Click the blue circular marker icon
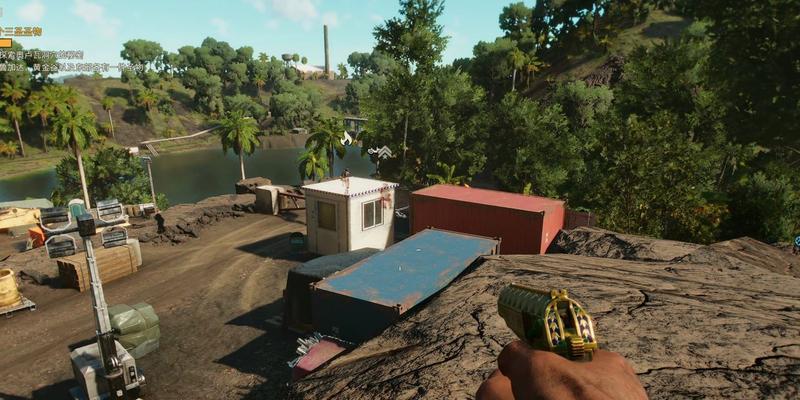This screenshot has width=800, height=400. coord(796,241)
